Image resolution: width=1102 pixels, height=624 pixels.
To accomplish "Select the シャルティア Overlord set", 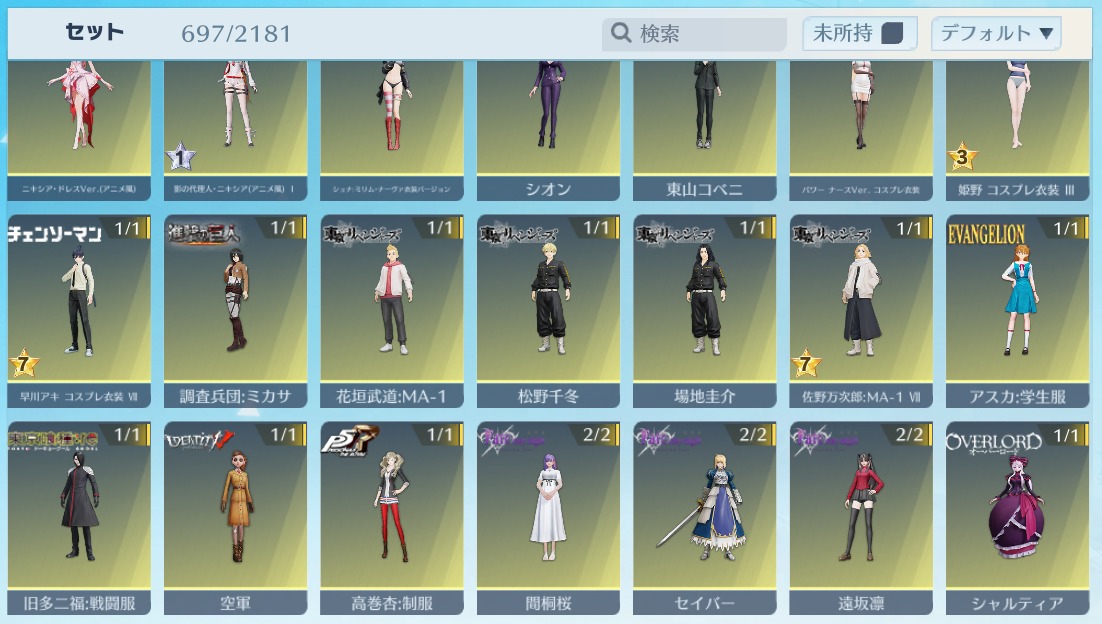I will [1017, 515].
